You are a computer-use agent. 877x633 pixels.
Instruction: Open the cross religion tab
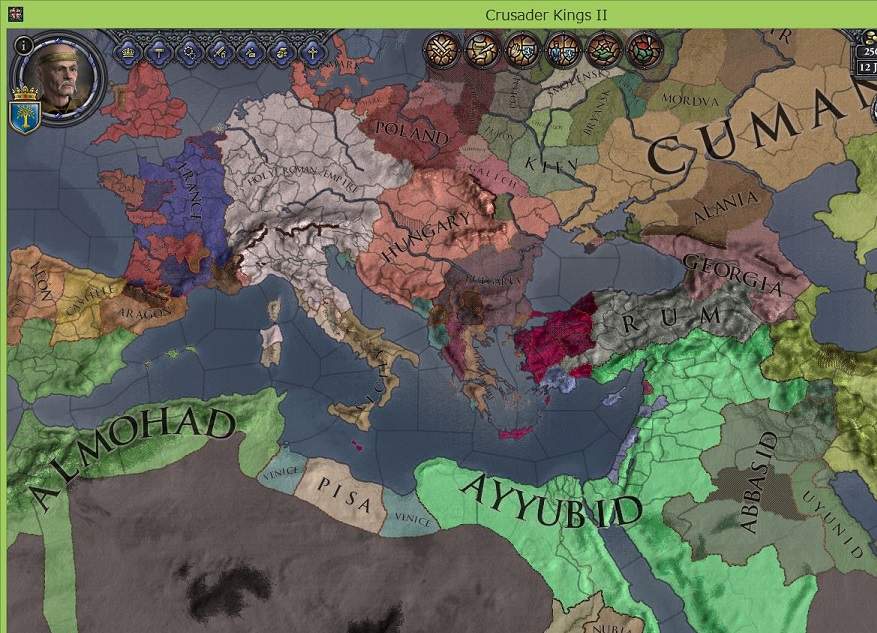[313, 50]
